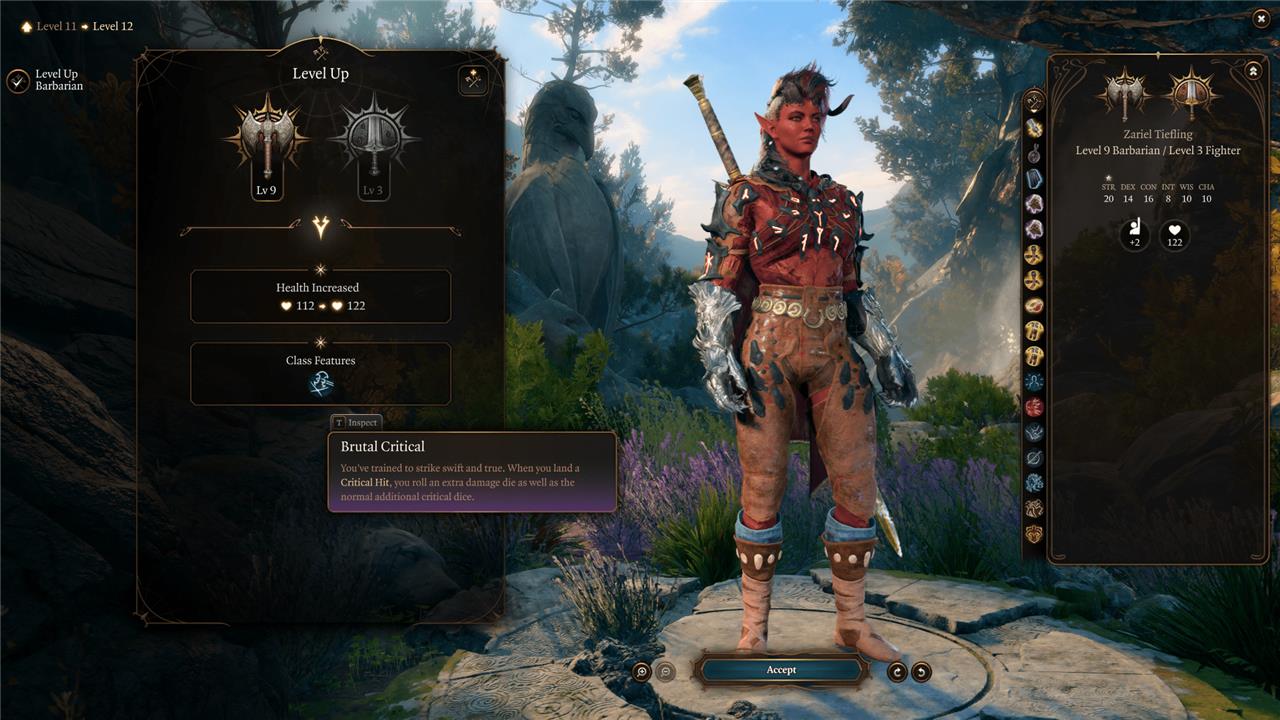Click the Barbarian axe emblem in summary panel
1280x720 pixels.
pos(1124,95)
